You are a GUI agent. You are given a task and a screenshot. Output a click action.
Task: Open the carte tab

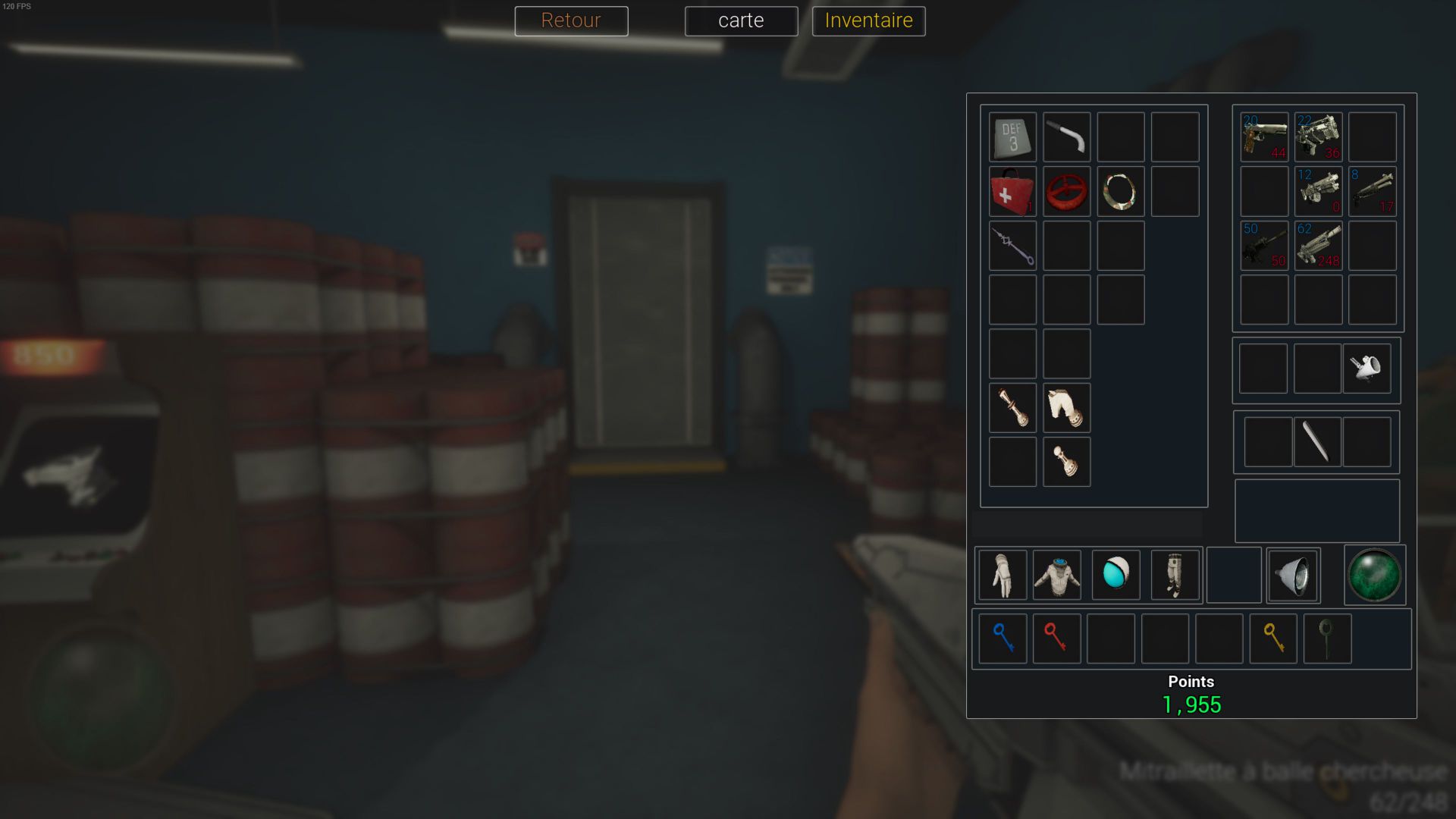click(741, 20)
